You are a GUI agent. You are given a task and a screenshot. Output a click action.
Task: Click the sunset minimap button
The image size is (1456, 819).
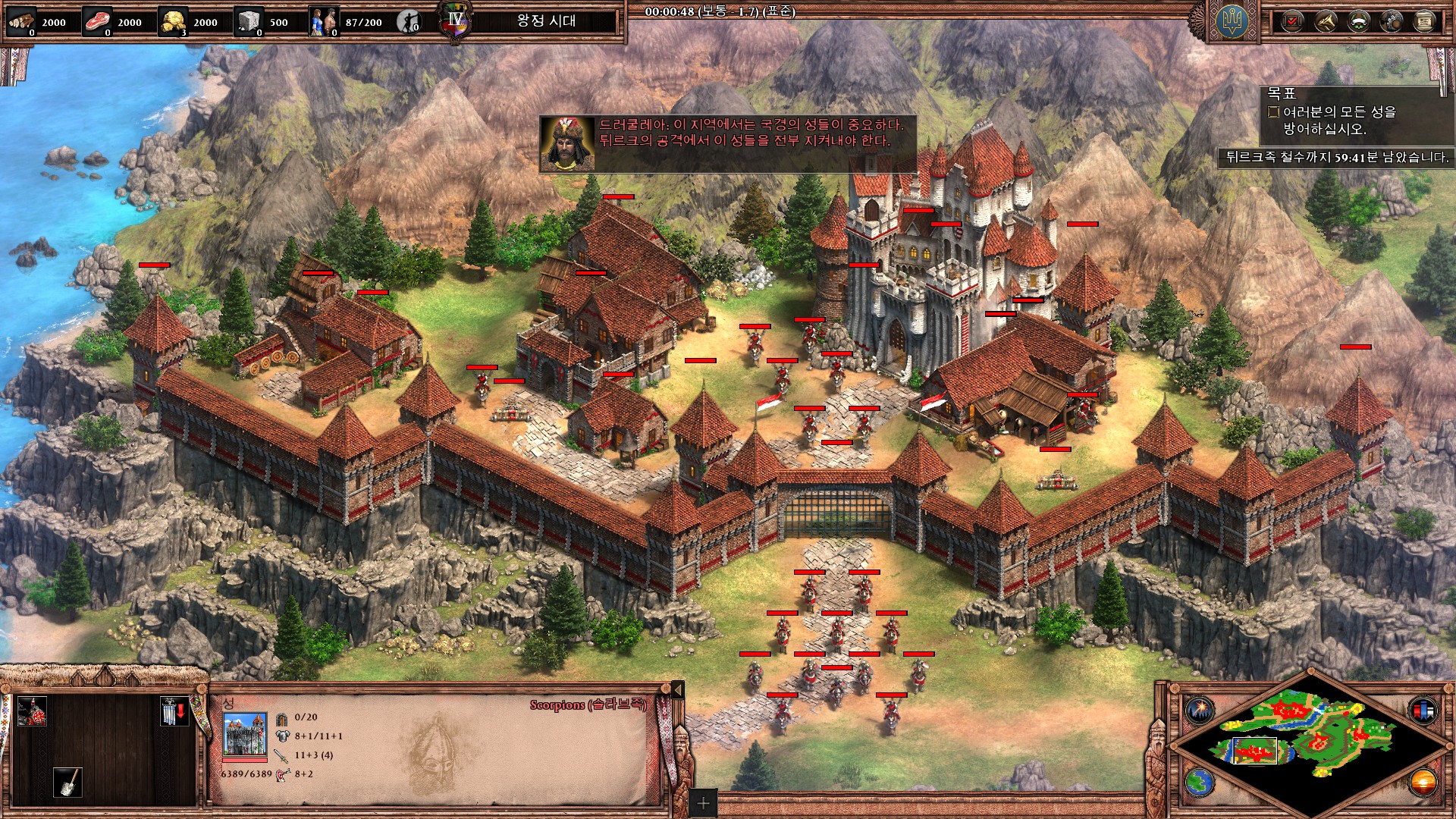[x=1423, y=781]
